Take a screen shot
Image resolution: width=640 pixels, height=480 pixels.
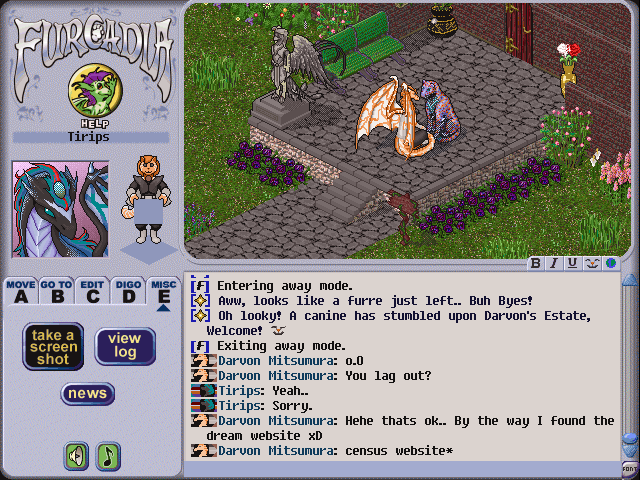point(53,347)
